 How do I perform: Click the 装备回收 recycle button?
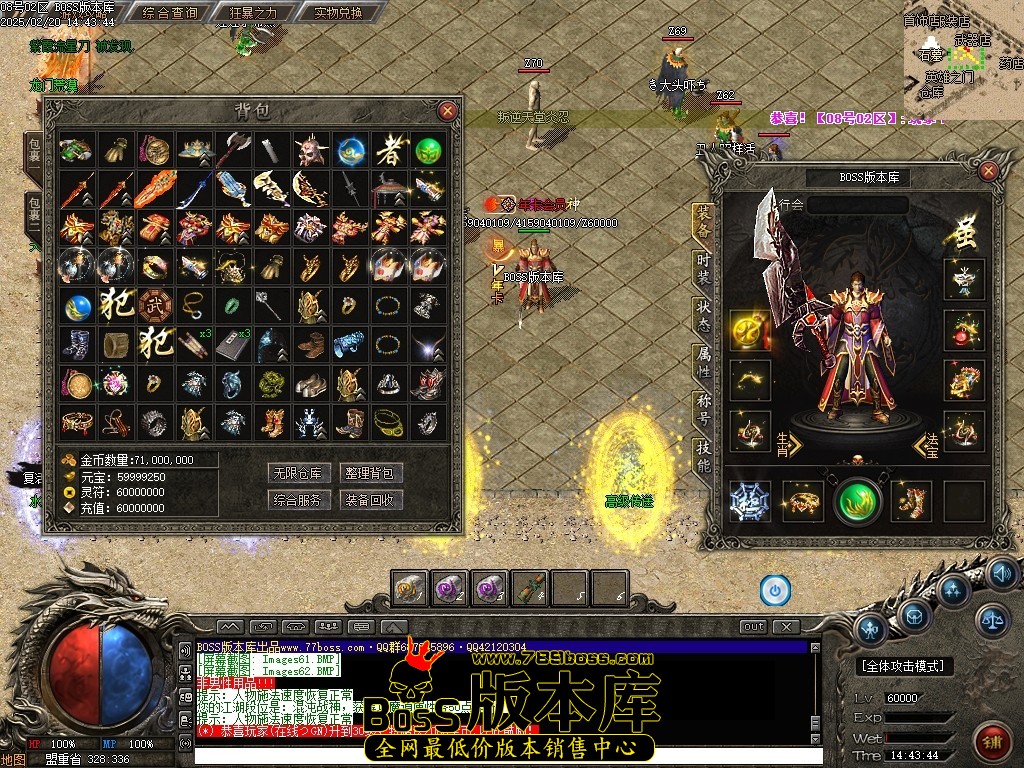[370, 500]
